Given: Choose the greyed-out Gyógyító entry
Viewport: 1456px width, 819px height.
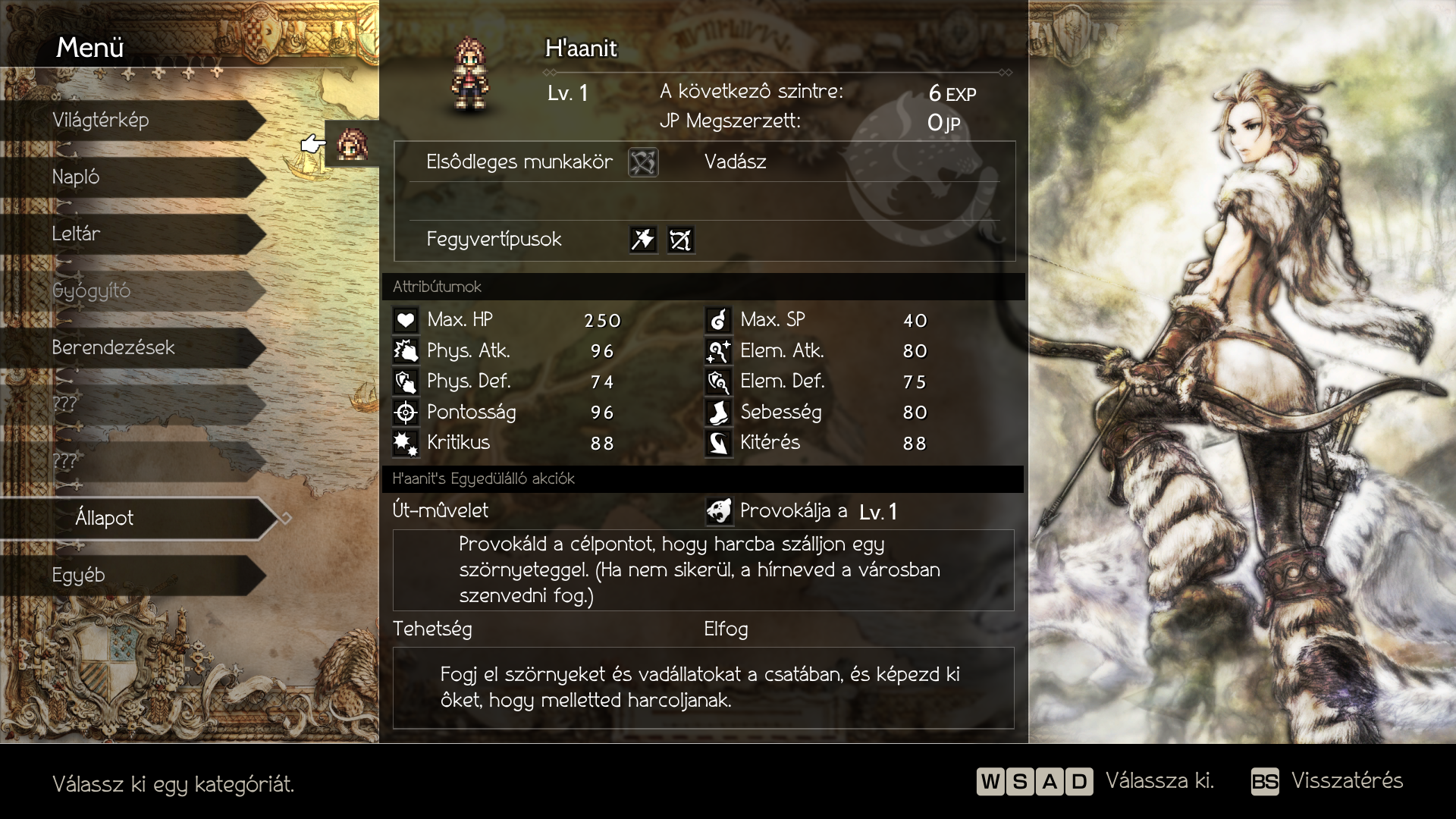Looking at the screenshot, I should click(133, 291).
